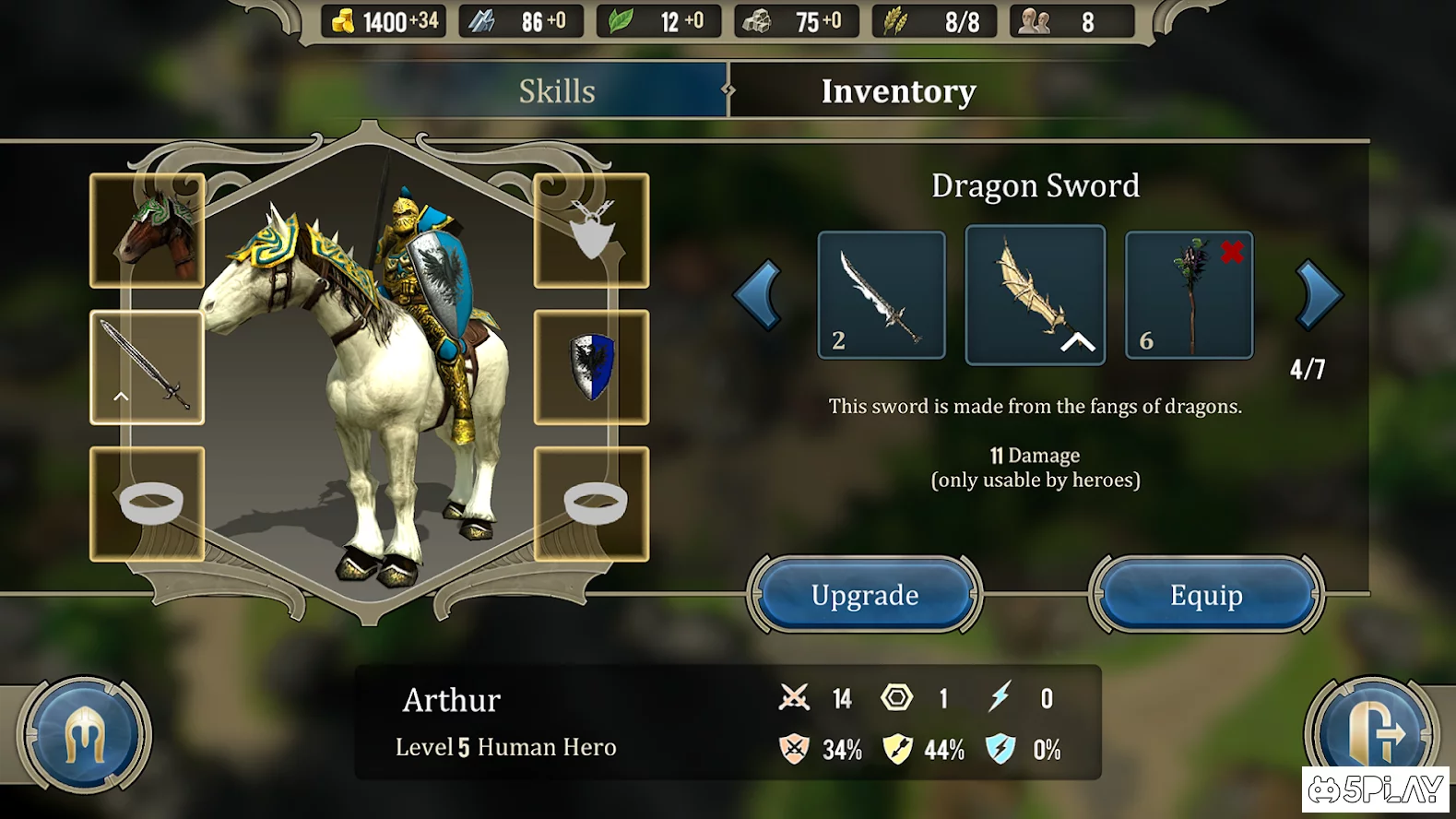Select the horse mount equipment slot
The height and width of the screenshot is (819, 1456).
coord(148,231)
